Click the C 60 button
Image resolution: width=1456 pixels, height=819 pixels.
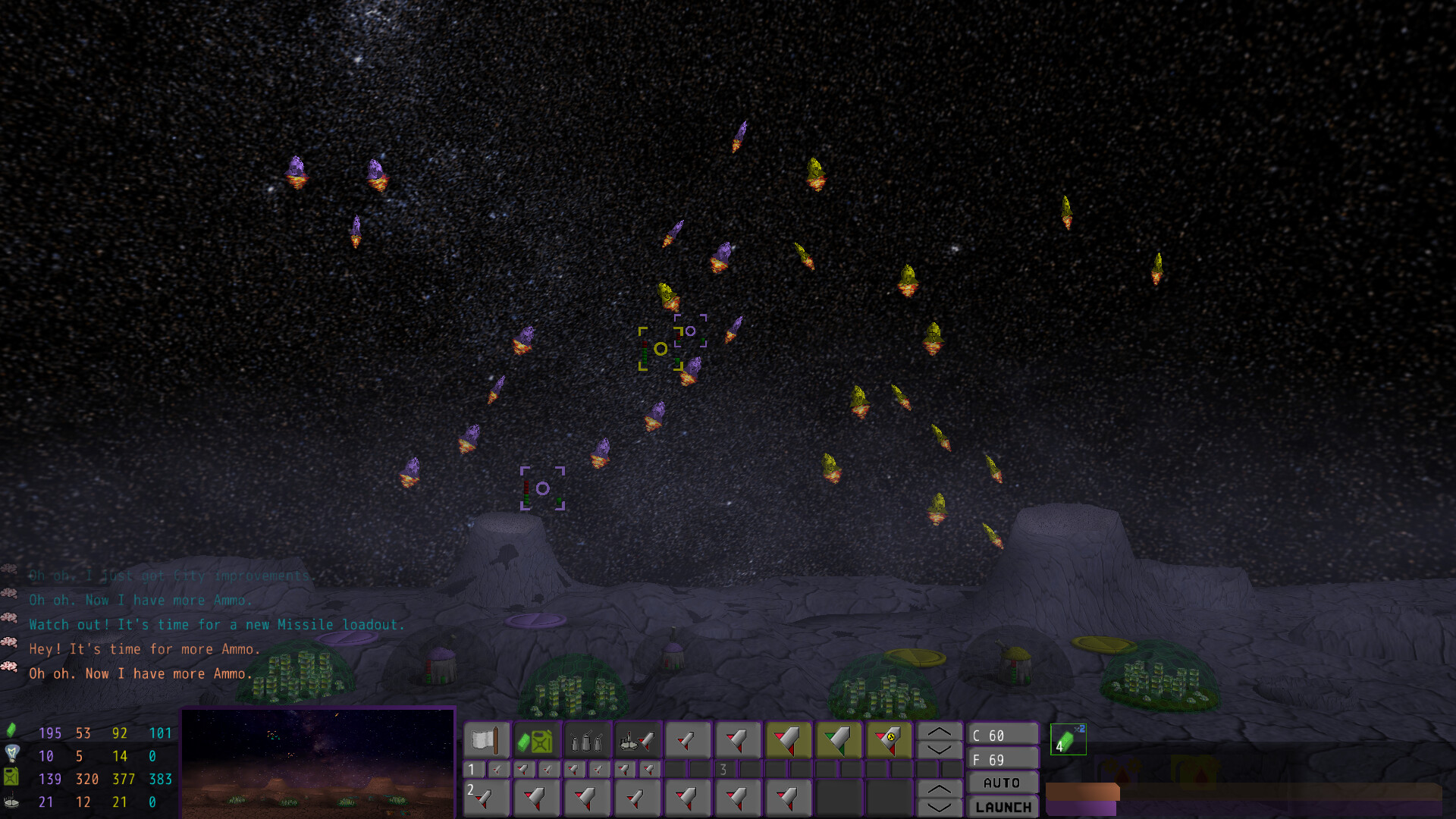(1003, 734)
